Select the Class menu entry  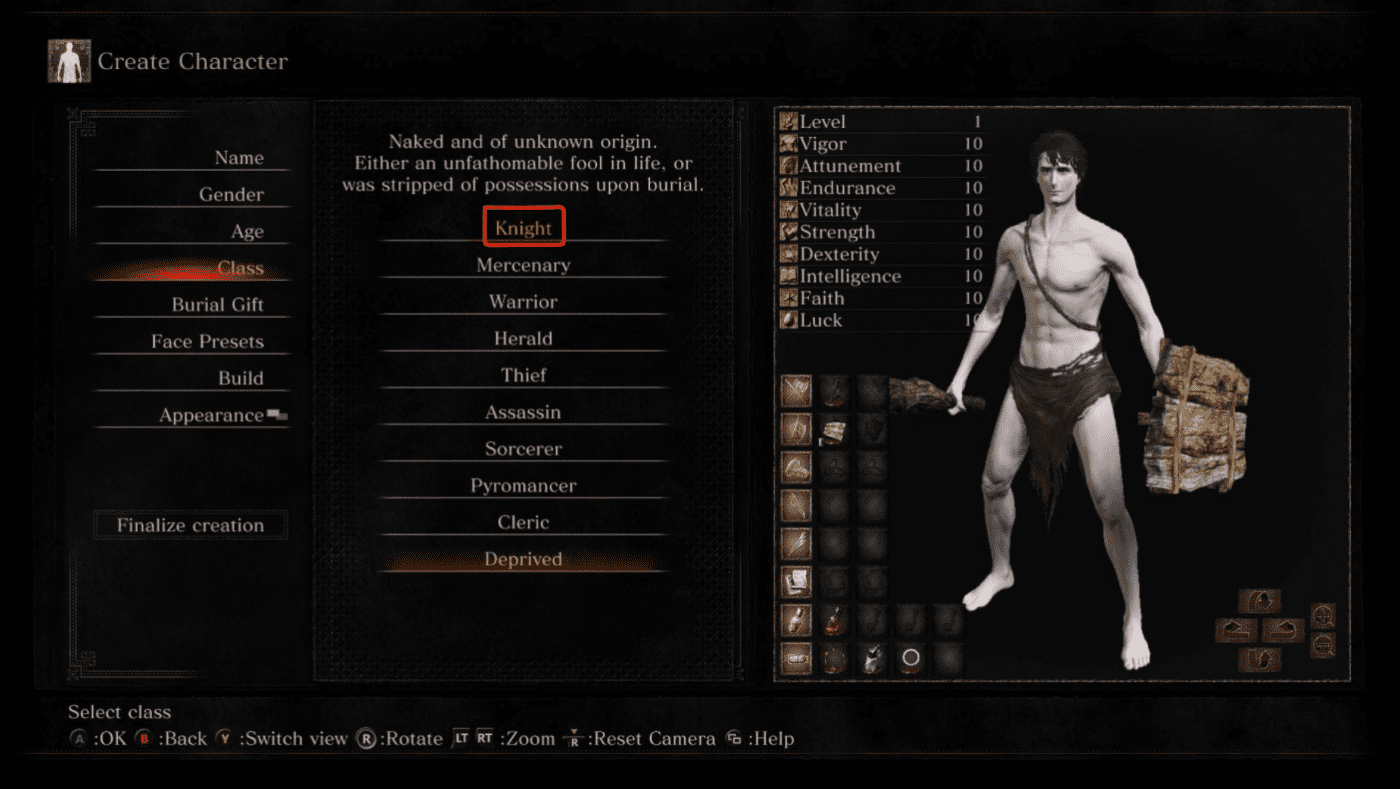point(240,268)
